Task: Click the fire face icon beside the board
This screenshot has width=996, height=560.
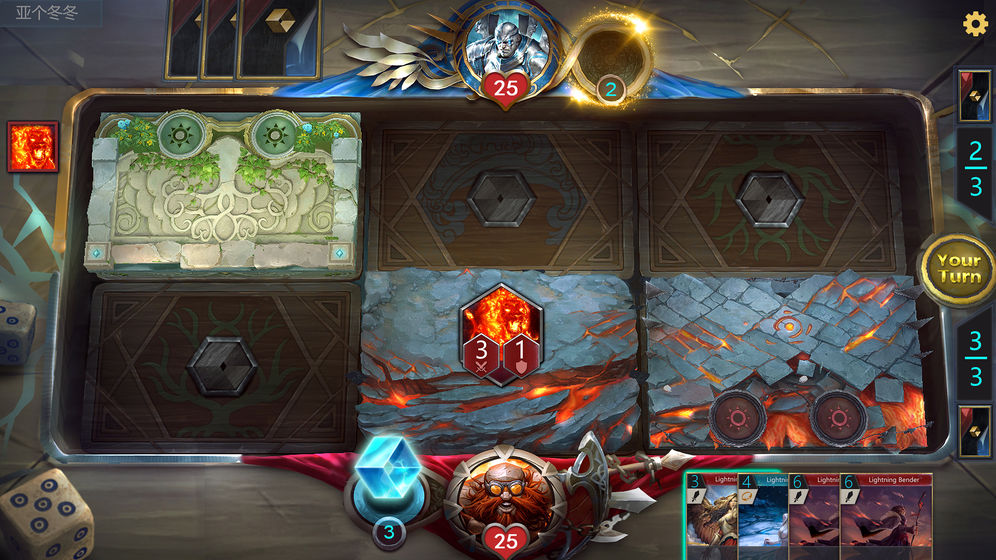Action: [32, 147]
